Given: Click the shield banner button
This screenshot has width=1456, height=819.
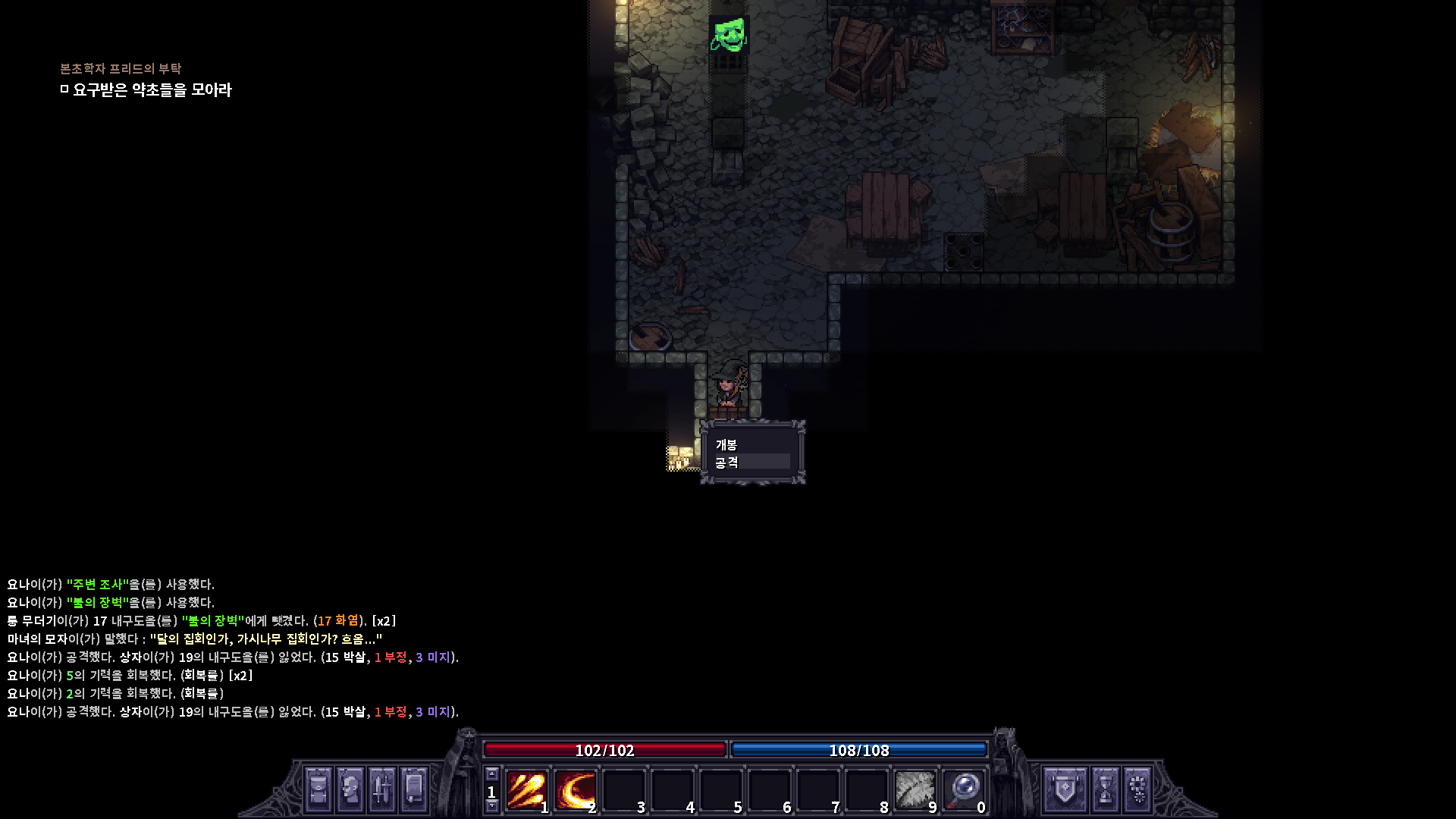Looking at the screenshot, I should coord(1065,789).
